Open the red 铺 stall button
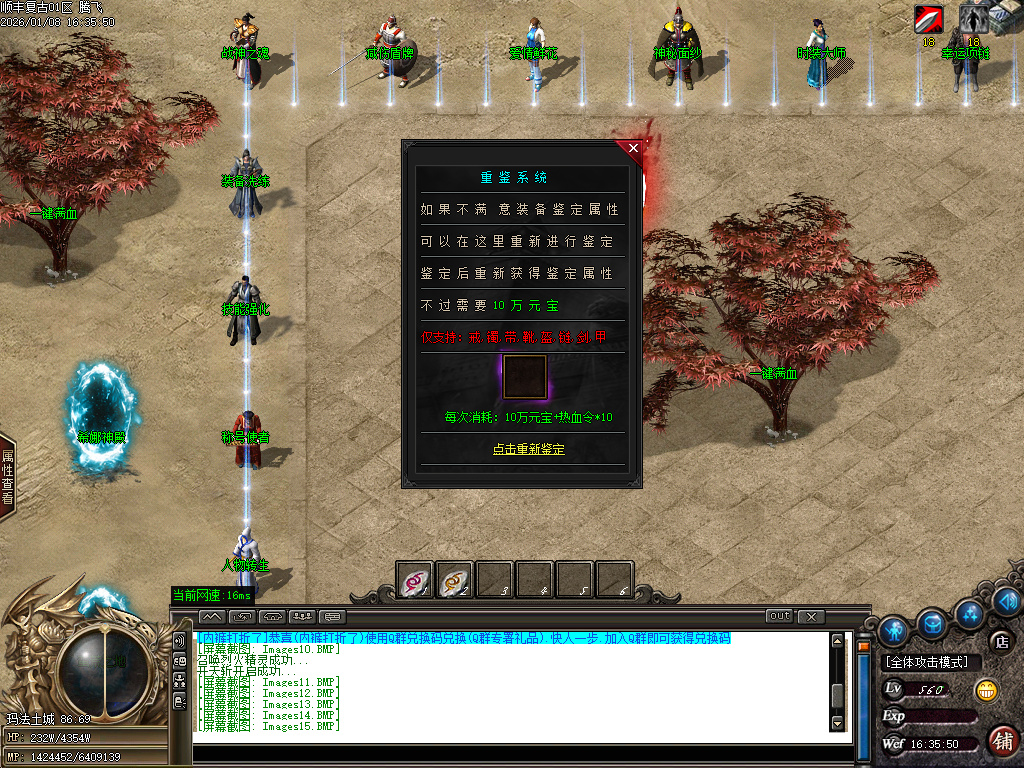This screenshot has width=1024, height=768. point(1002,740)
